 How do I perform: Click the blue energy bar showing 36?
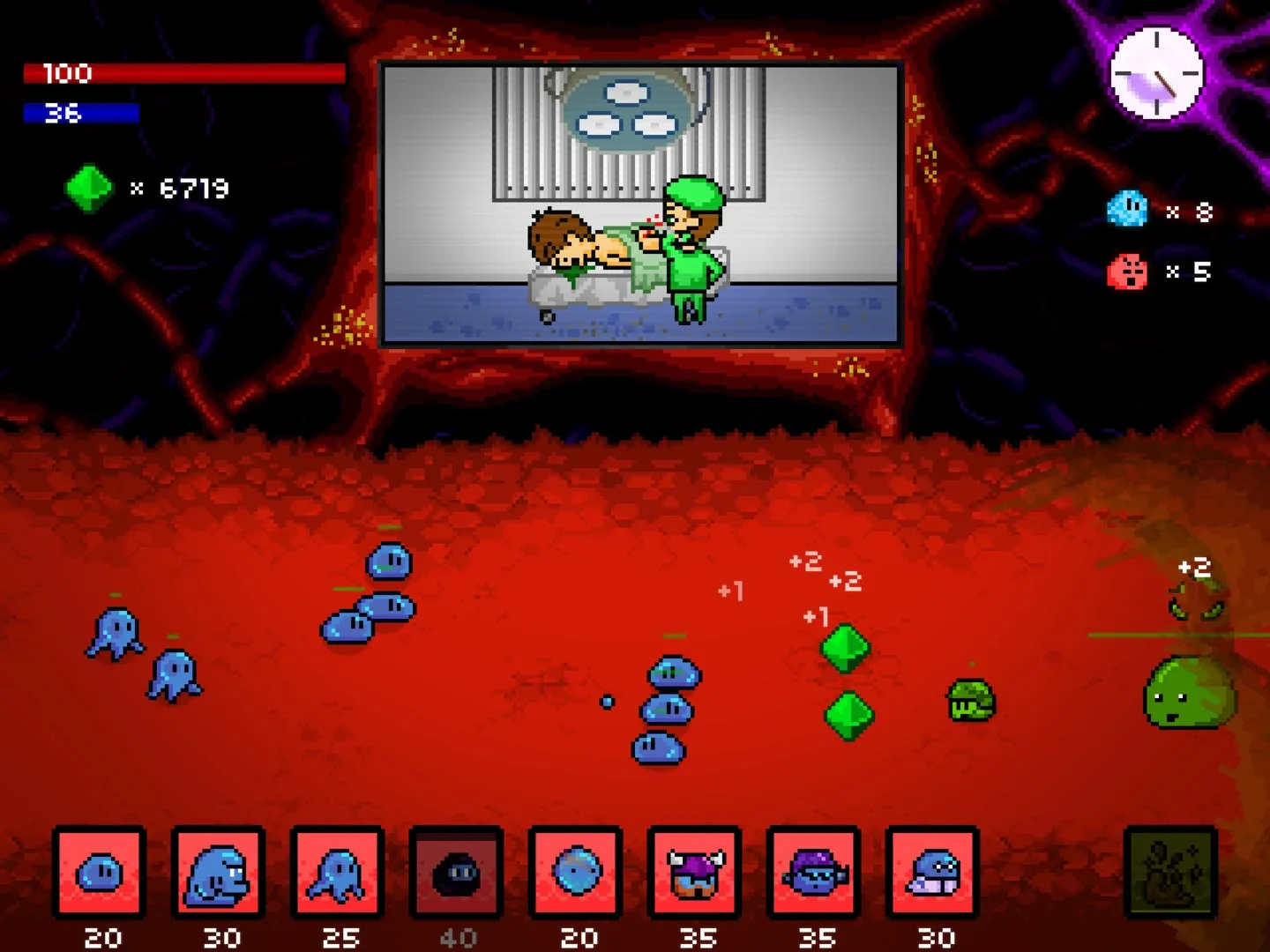81,115
